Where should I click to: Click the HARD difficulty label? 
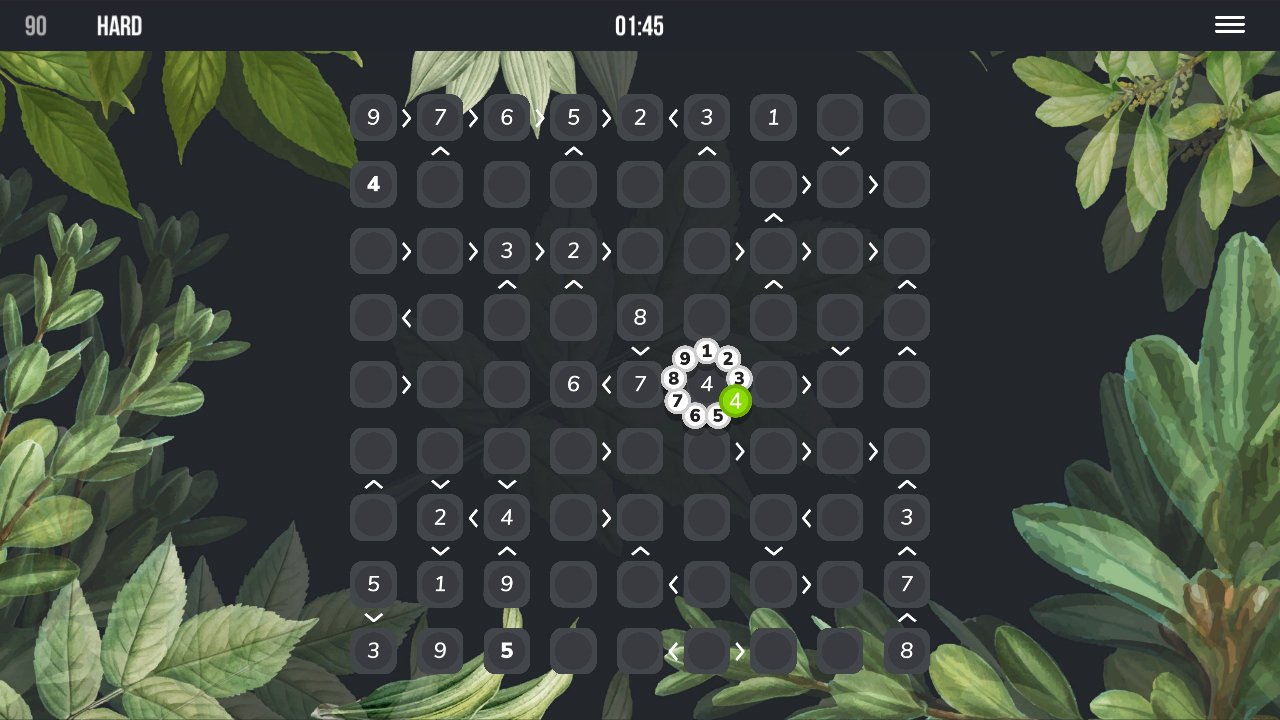[x=119, y=26]
